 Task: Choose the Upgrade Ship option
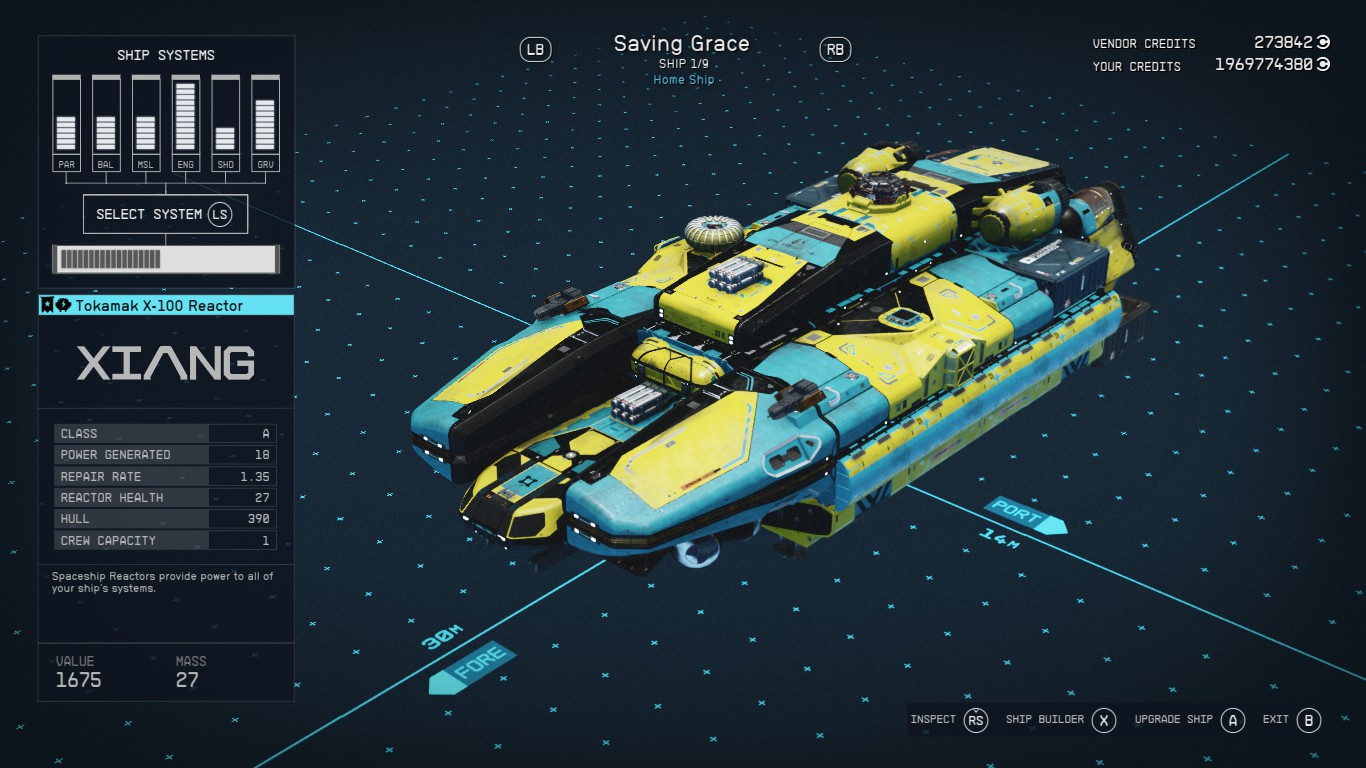[1189, 720]
